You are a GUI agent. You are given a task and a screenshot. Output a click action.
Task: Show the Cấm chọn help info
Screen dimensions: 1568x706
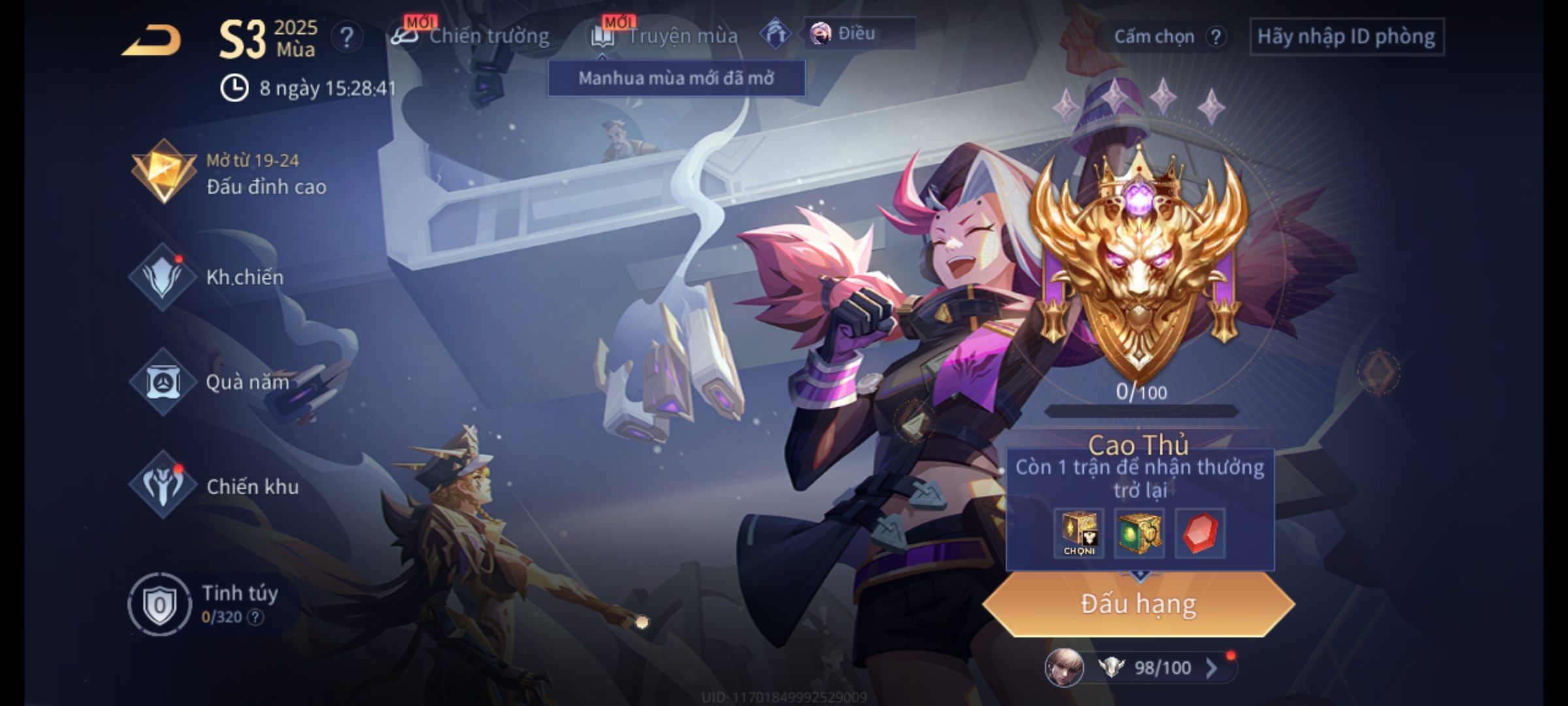(x=1215, y=37)
